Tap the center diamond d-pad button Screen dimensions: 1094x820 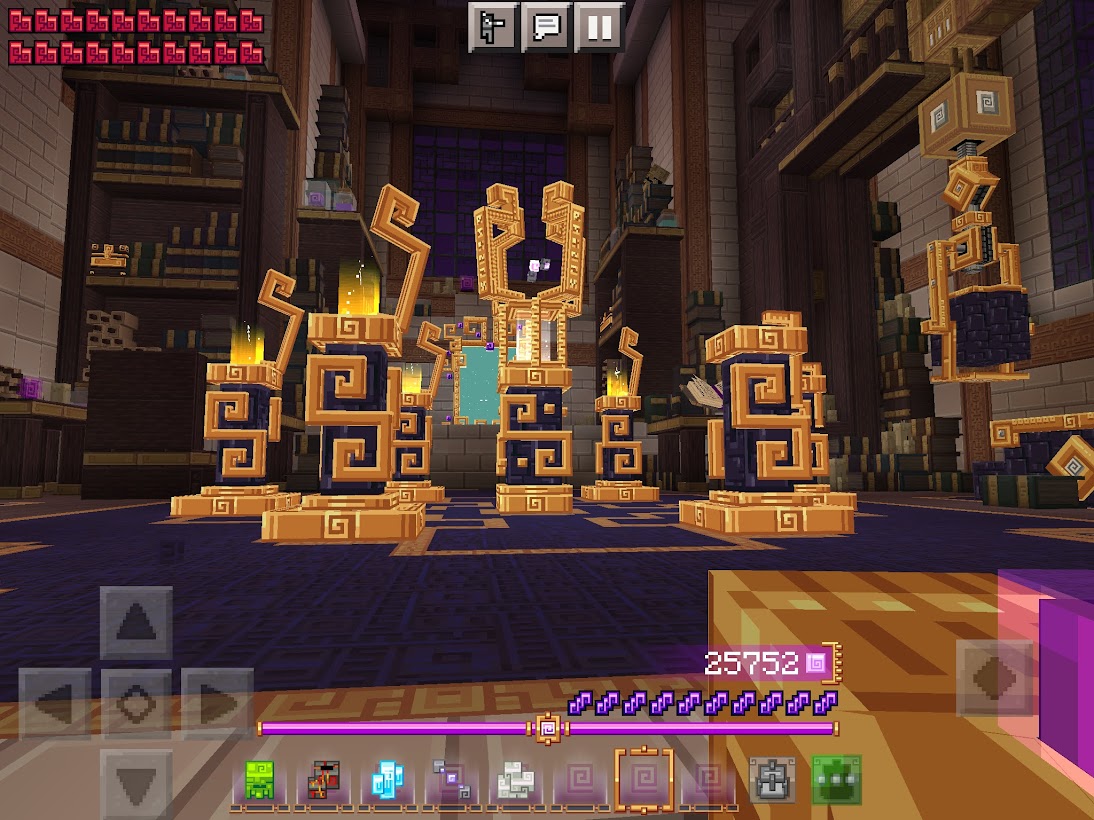[136, 703]
